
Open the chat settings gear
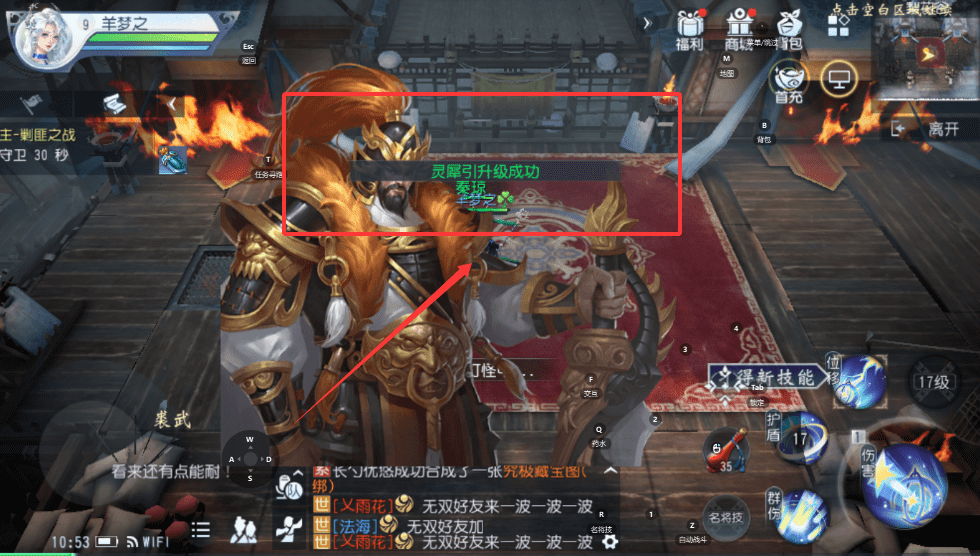pyautogui.click(x=609, y=543)
